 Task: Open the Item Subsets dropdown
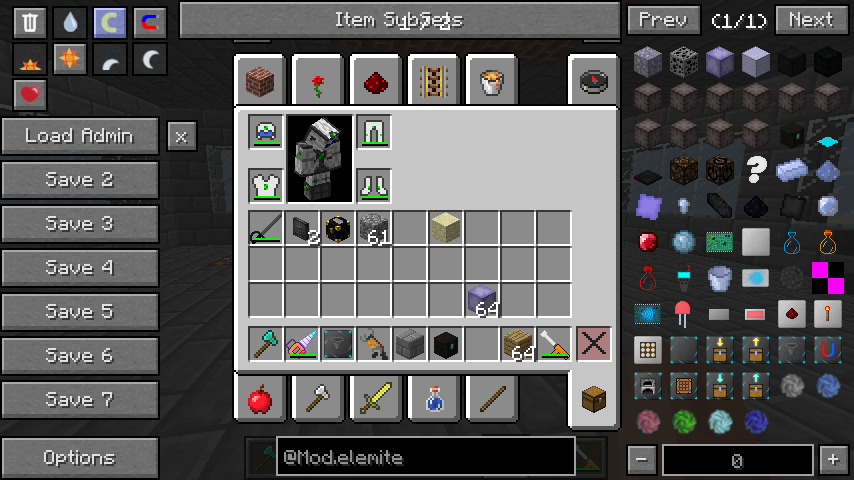tap(399, 20)
